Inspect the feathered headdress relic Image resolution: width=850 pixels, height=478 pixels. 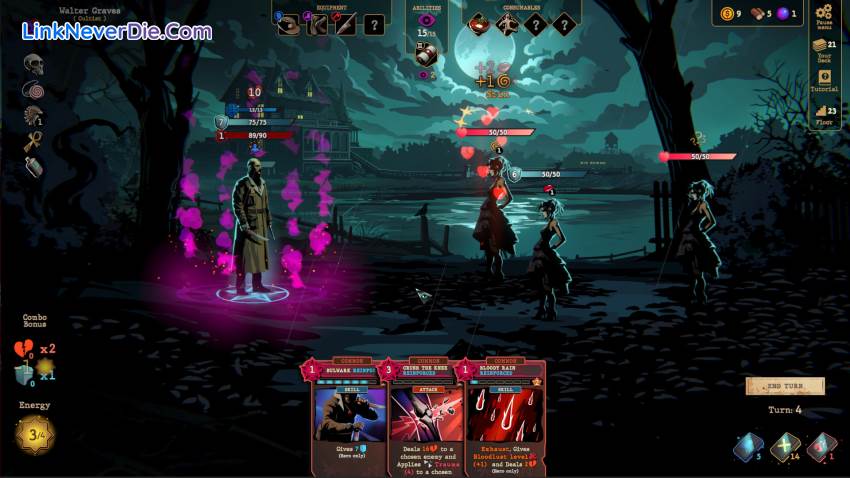34,116
